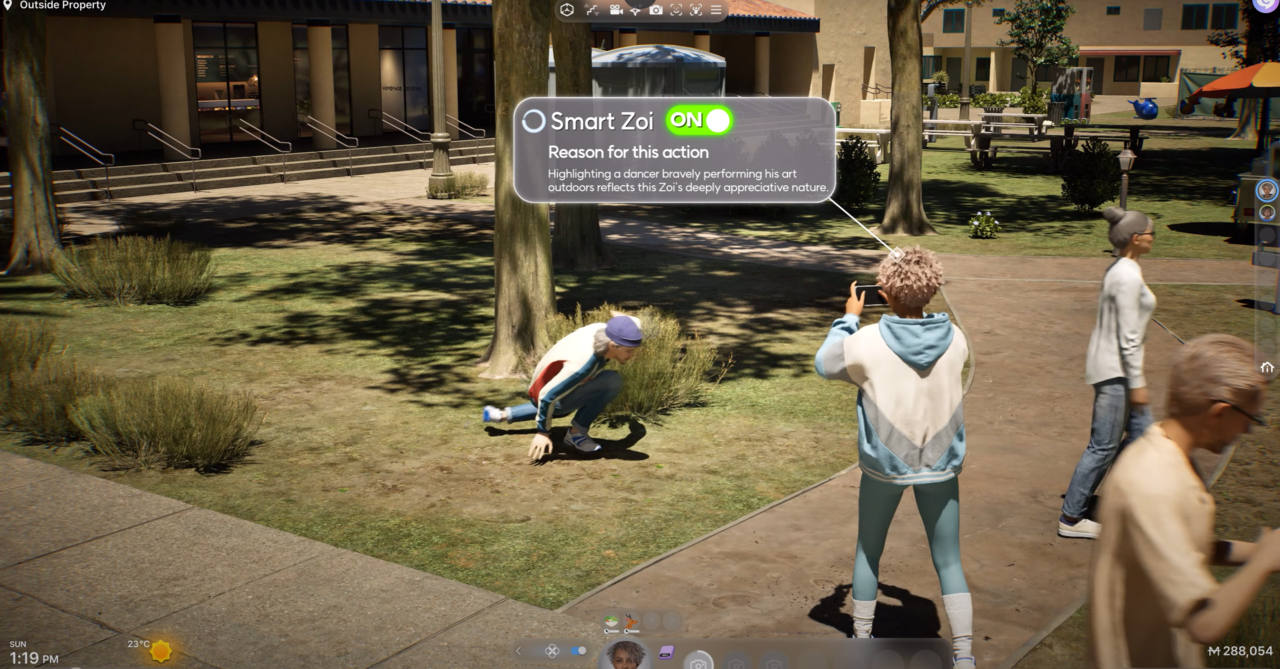
Task: Collapse the bottom panel with left arrow
Action: [518, 651]
